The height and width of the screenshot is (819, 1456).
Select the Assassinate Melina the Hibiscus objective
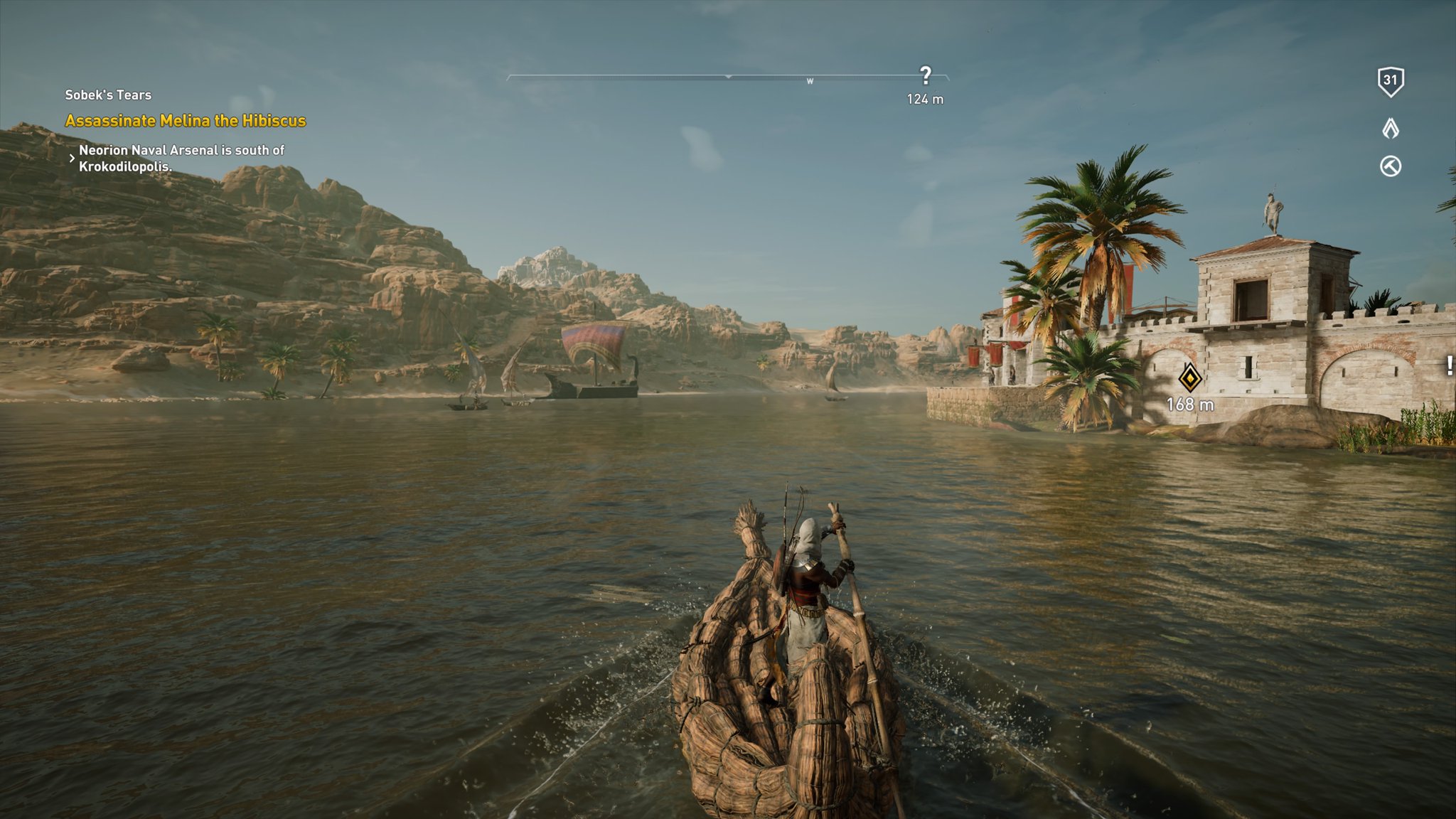[185, 121]
